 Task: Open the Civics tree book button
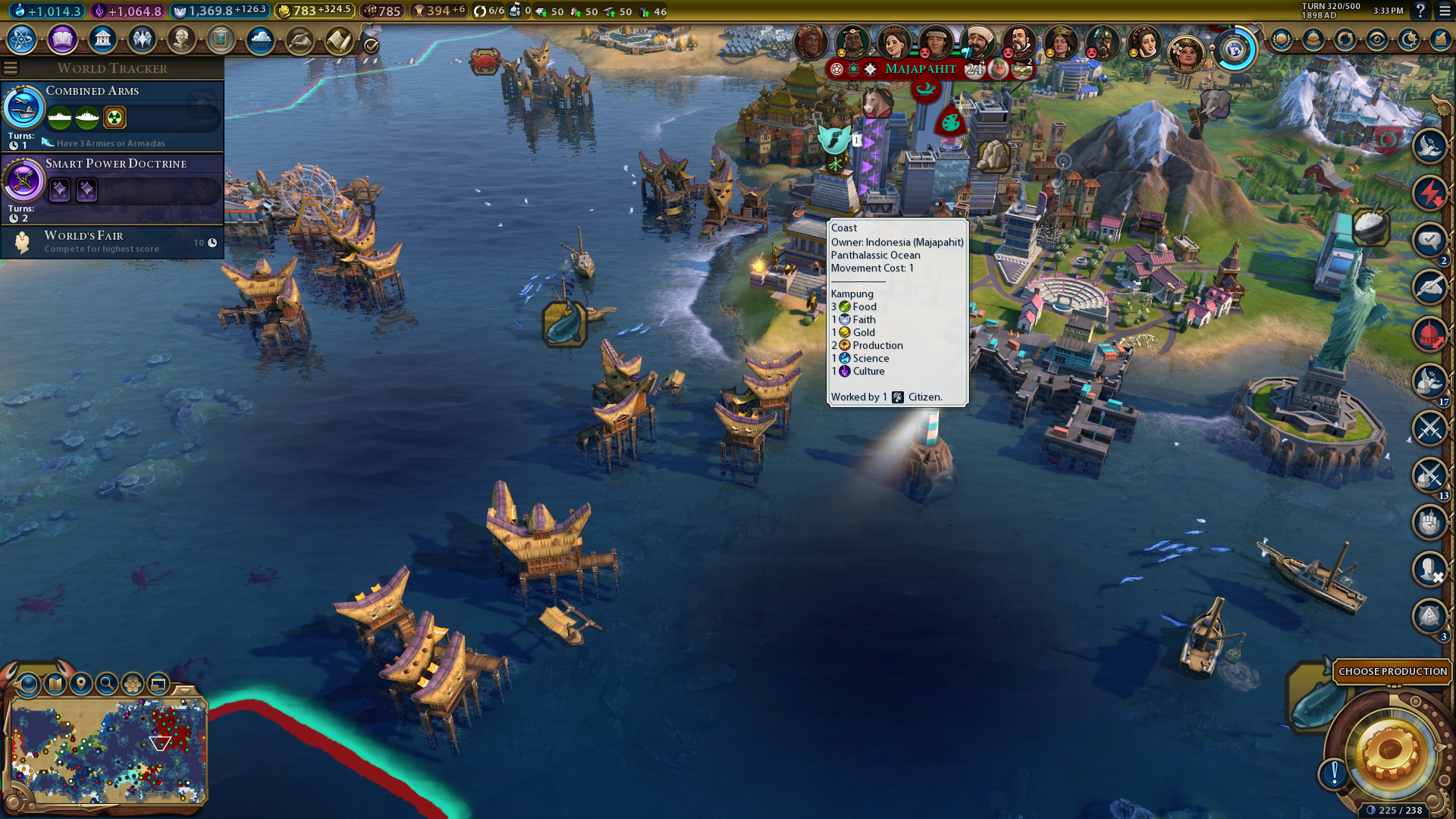pos(62,39)
